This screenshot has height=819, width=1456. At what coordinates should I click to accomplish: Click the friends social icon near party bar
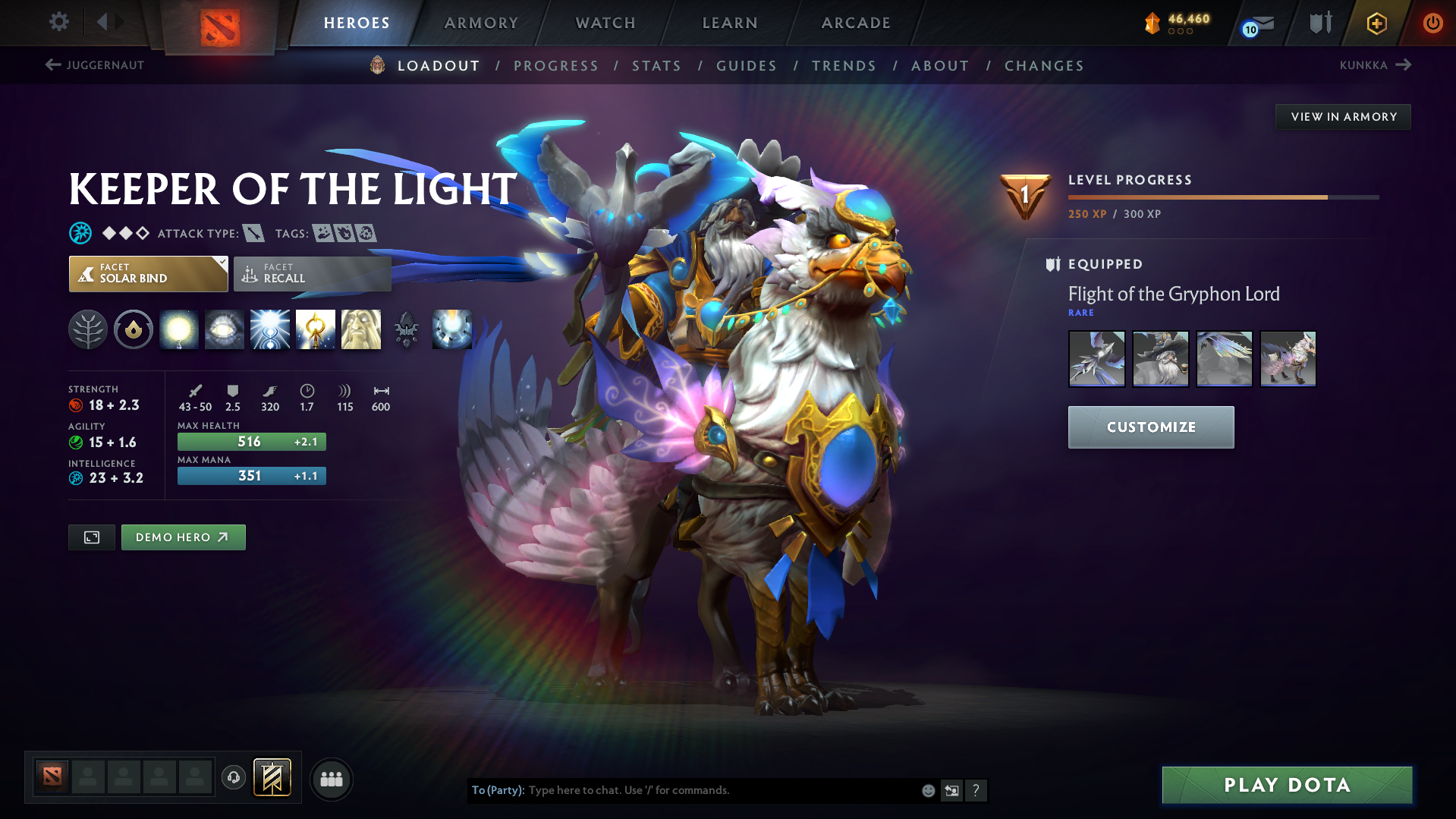pos(332,779)
